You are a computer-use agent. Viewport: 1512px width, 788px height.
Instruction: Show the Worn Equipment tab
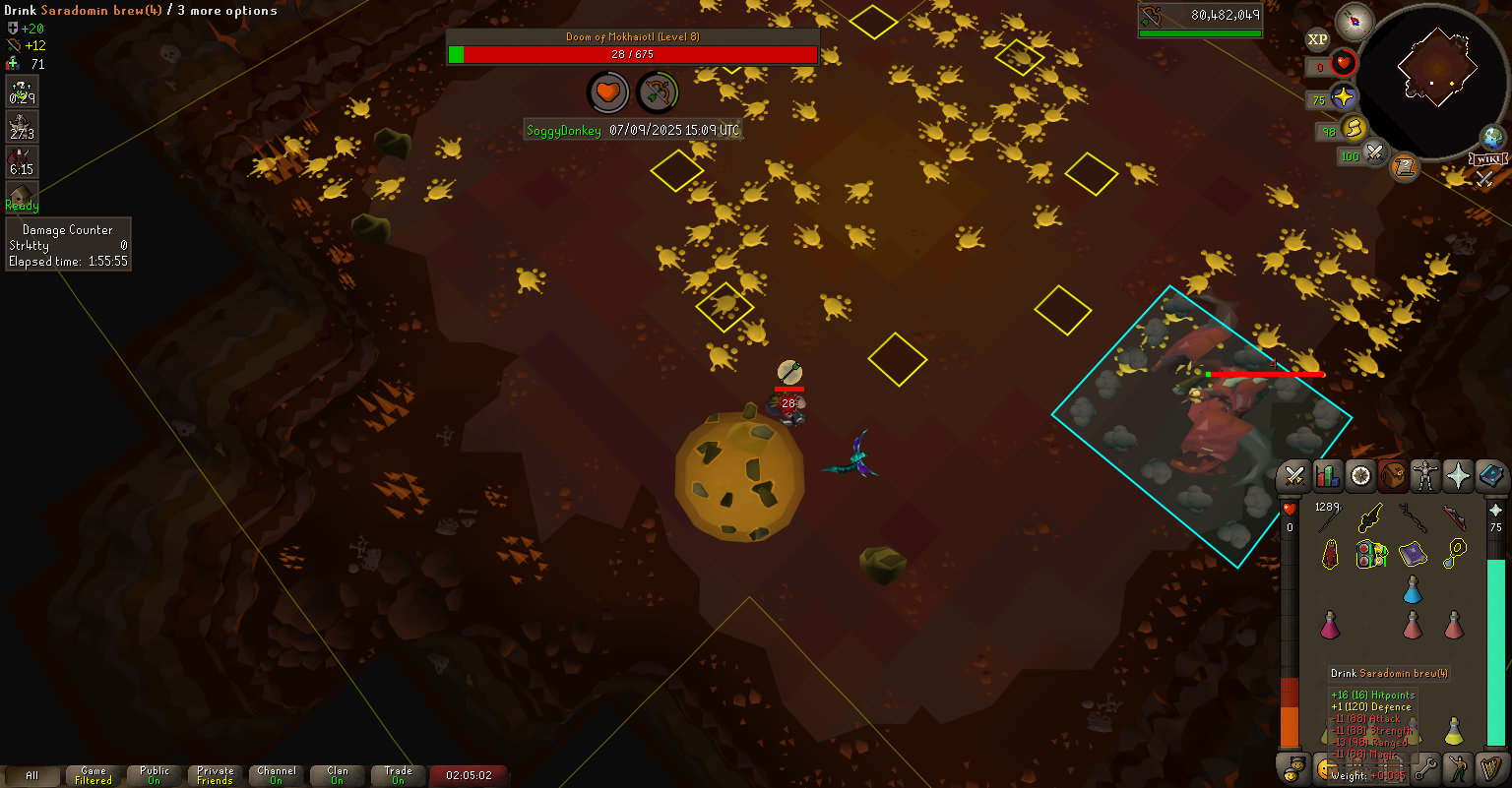[x=1424, y=476]
